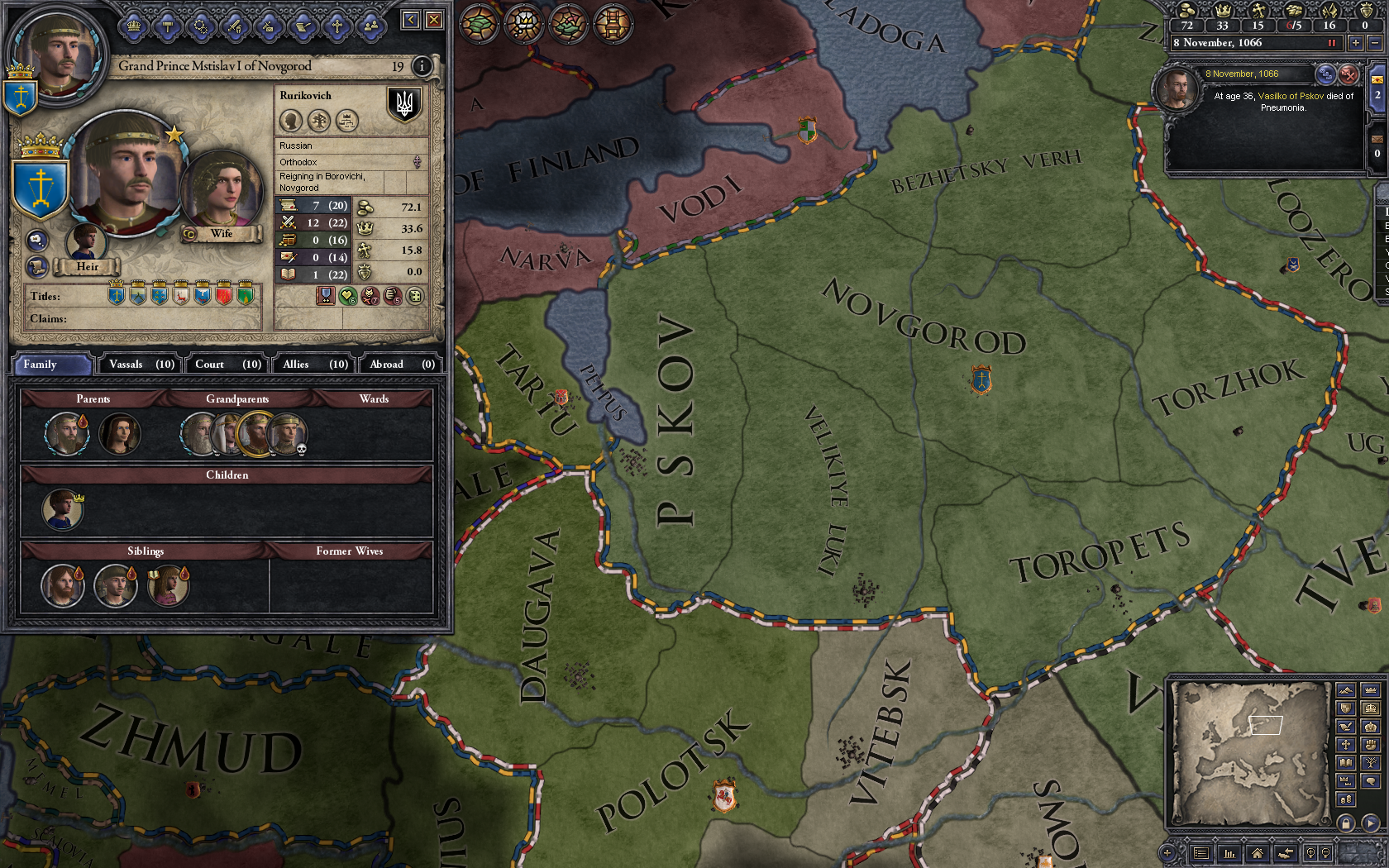Switch to the terrain map mode icon
The image size is (1389, 868).
pyautogui.click(x=1345, y=690)
